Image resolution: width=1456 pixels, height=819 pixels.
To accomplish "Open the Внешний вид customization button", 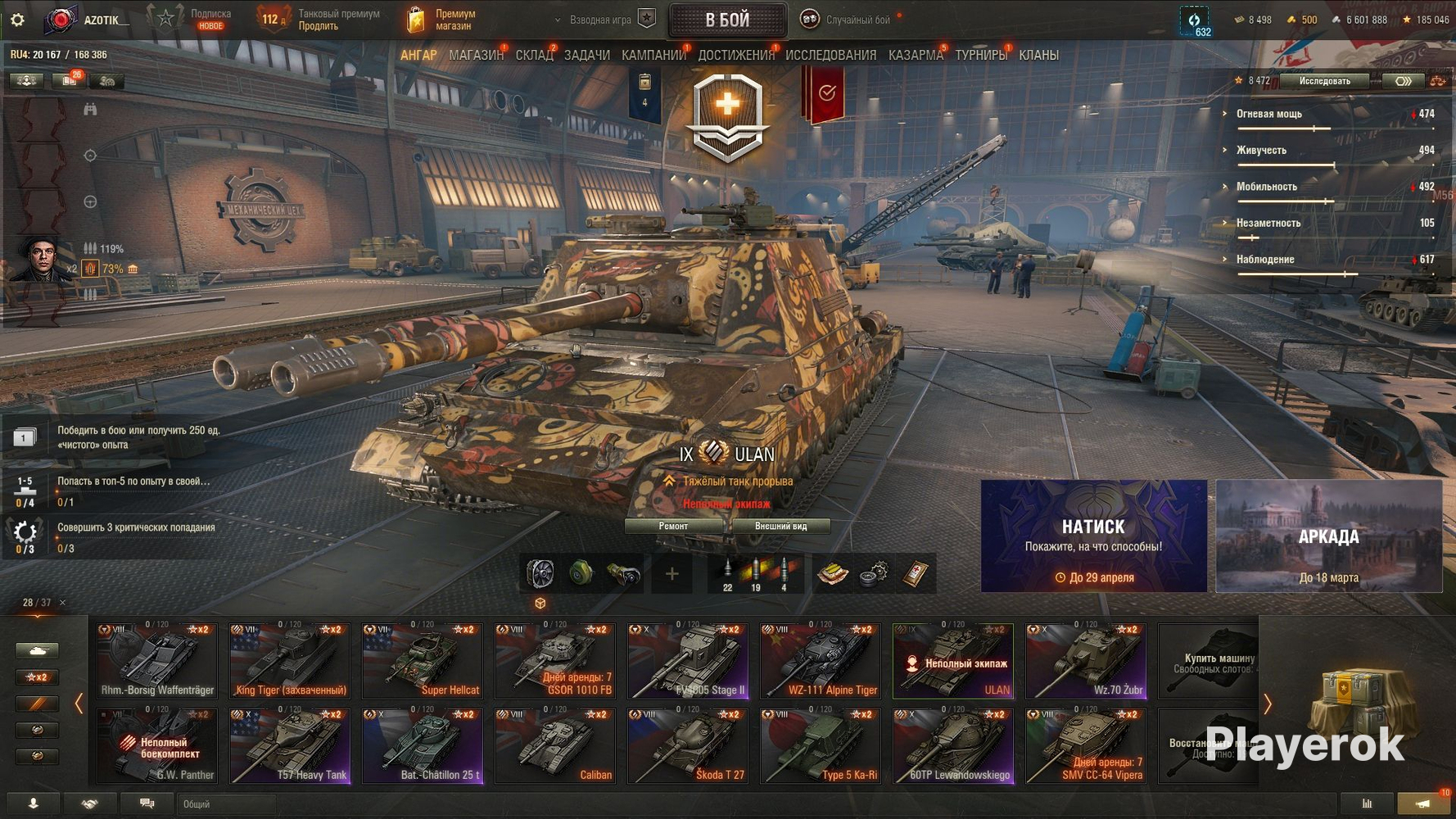I will coord(780,526).
